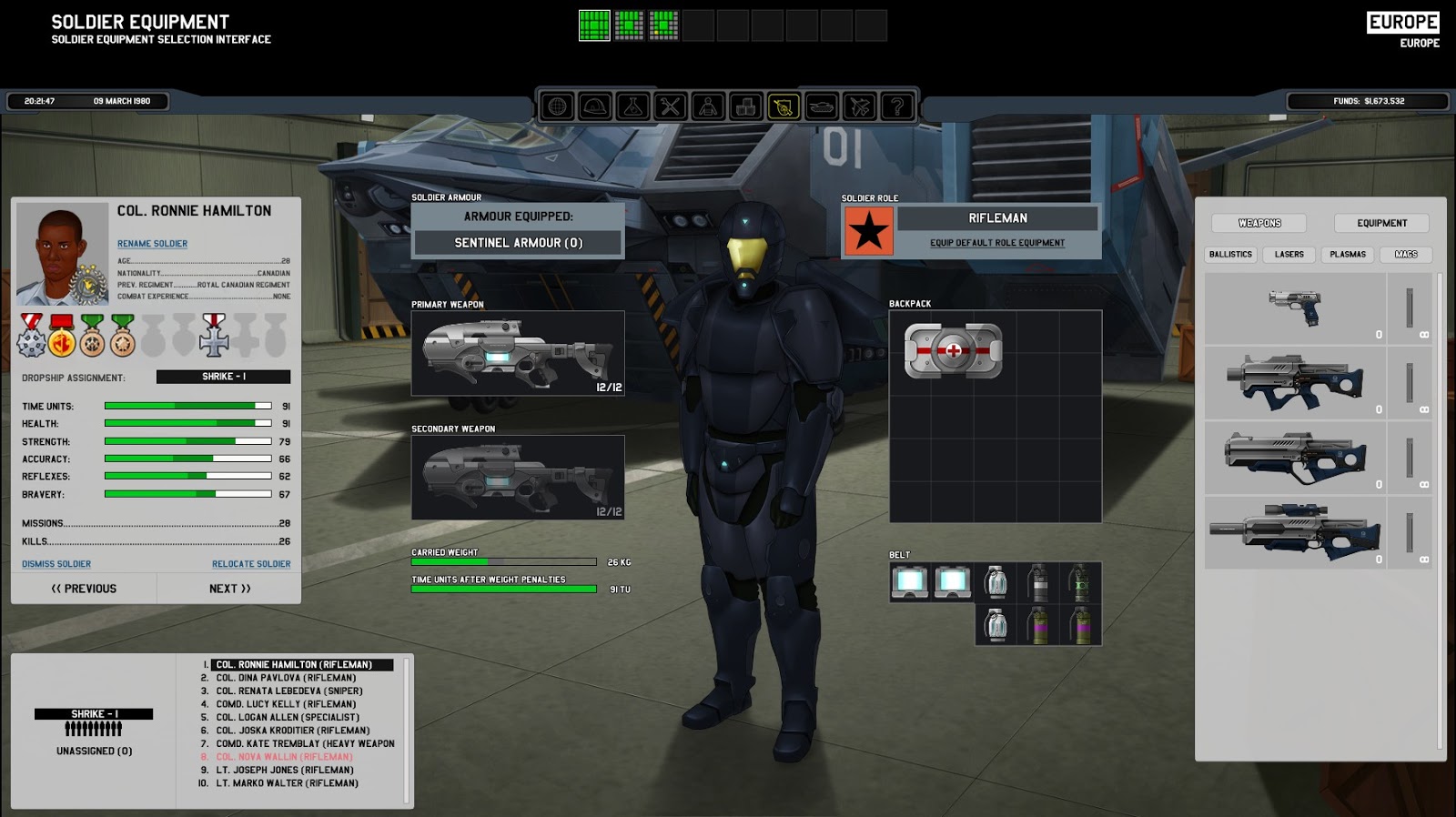
Task: Click the Dismiss Soldier link
Action: [x=56, y=563]
